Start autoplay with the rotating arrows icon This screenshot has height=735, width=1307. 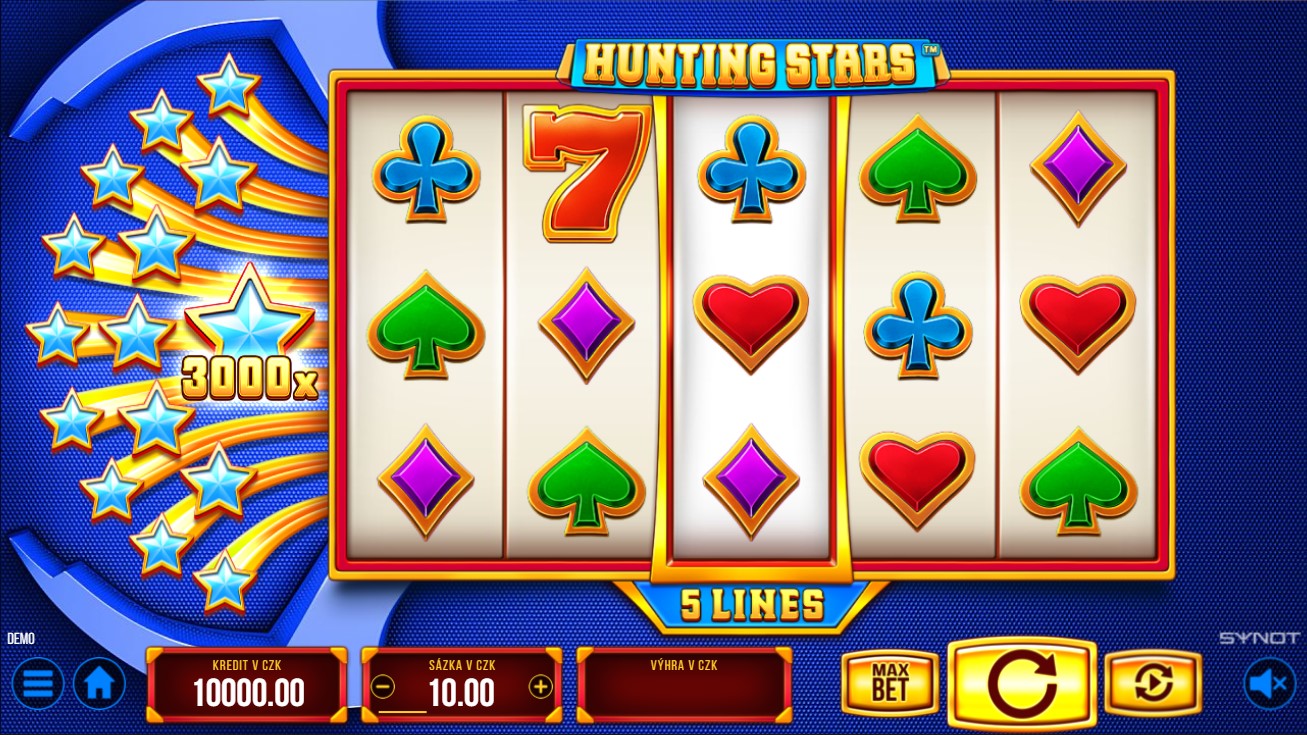click(x=1152, y=683)
